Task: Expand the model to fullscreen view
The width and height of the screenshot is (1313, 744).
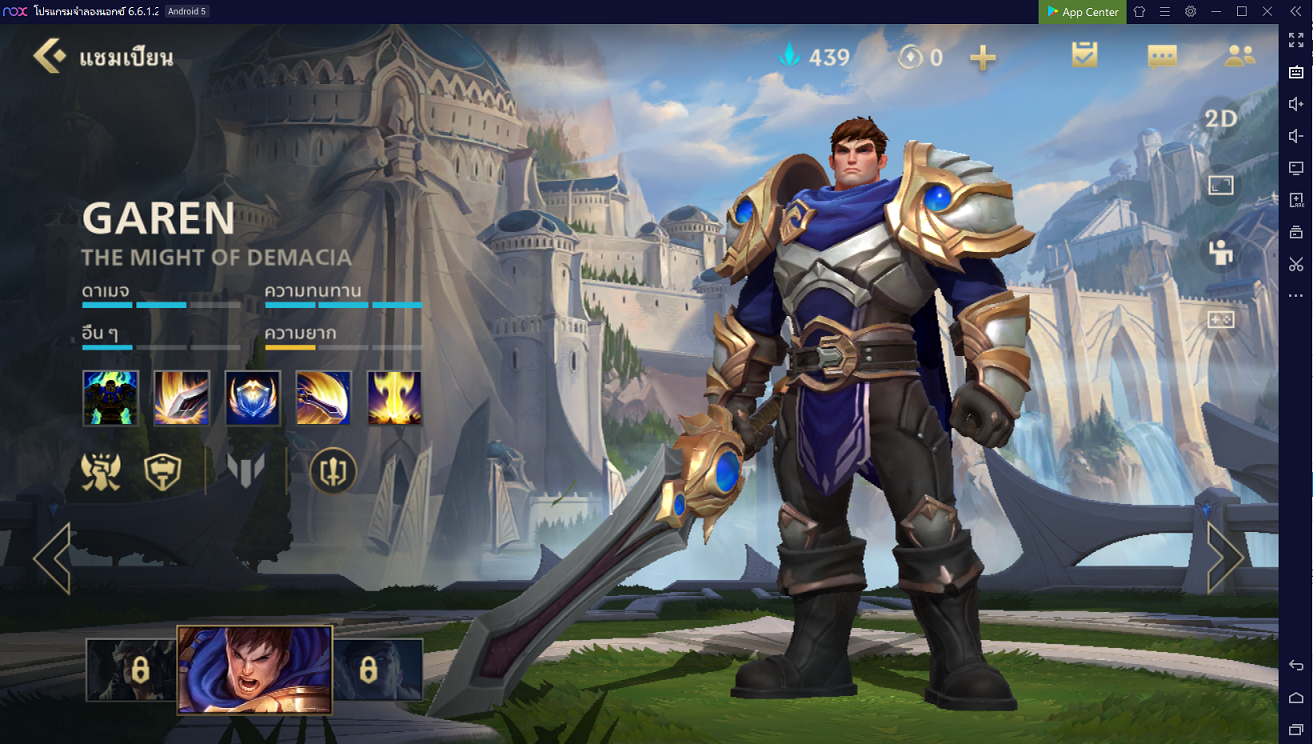Action: (x=1220, y=185)
